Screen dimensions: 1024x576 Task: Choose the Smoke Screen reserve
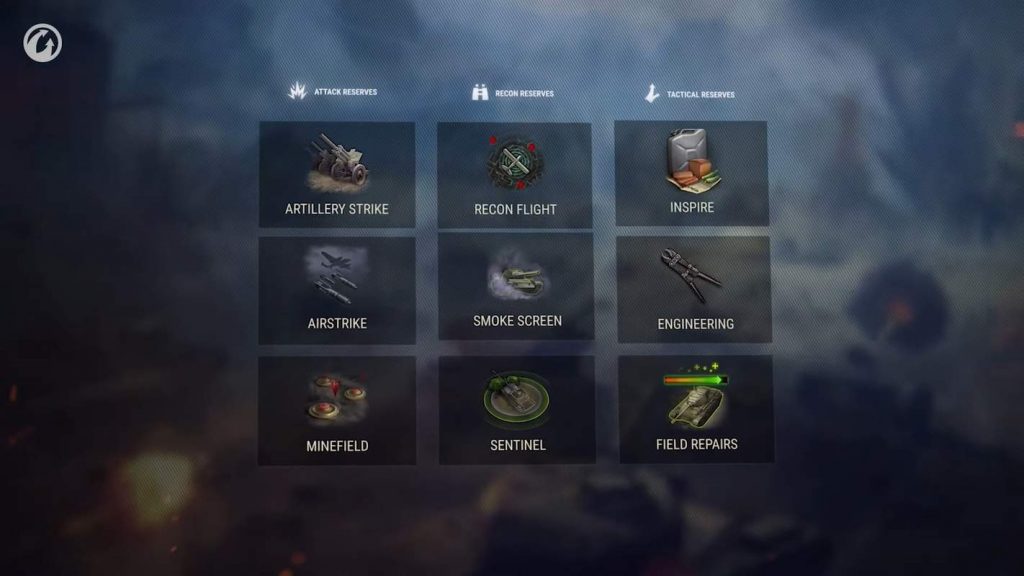(x=516, y=287)
